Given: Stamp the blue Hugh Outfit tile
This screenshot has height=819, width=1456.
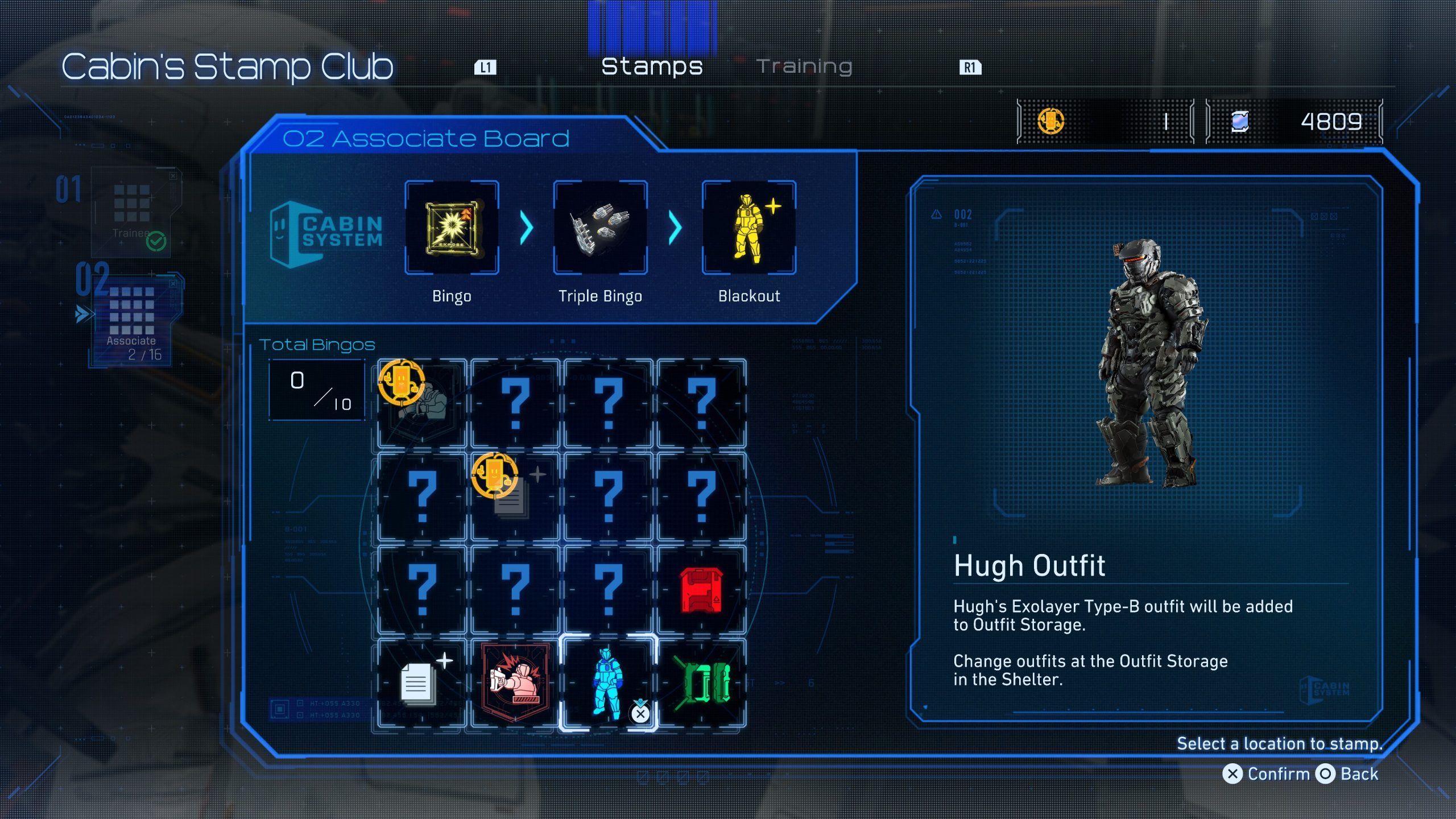Looking at the screenshot, I should [608, 683].
